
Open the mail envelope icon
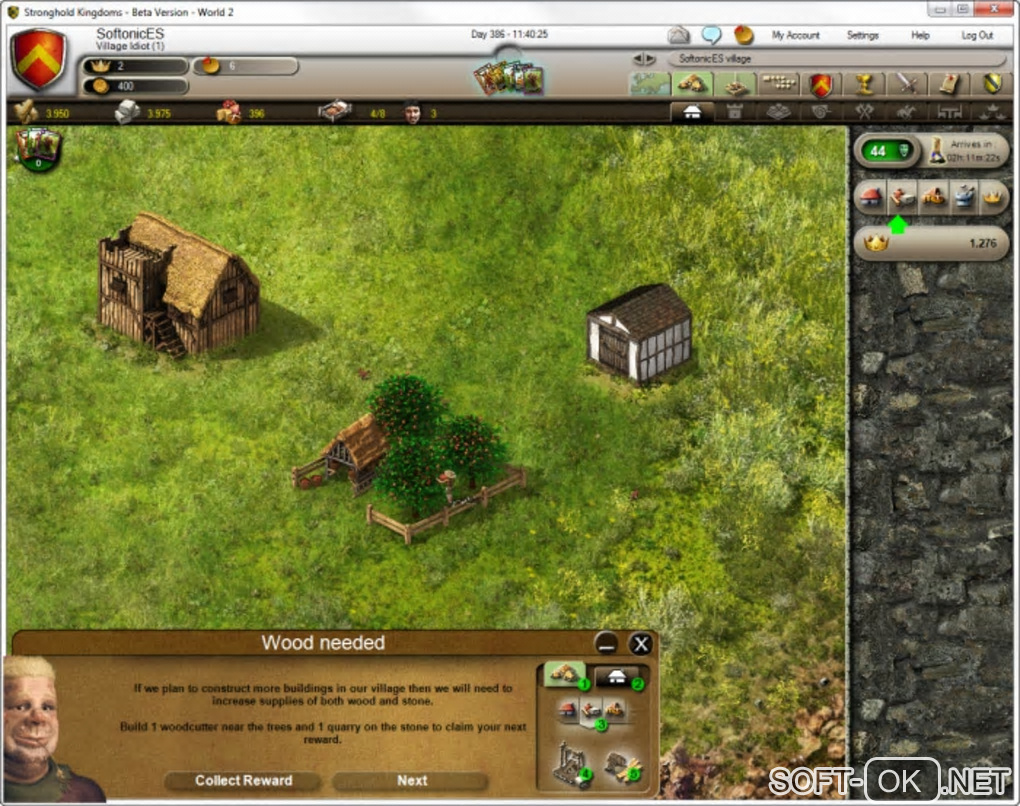coord(679,35)
